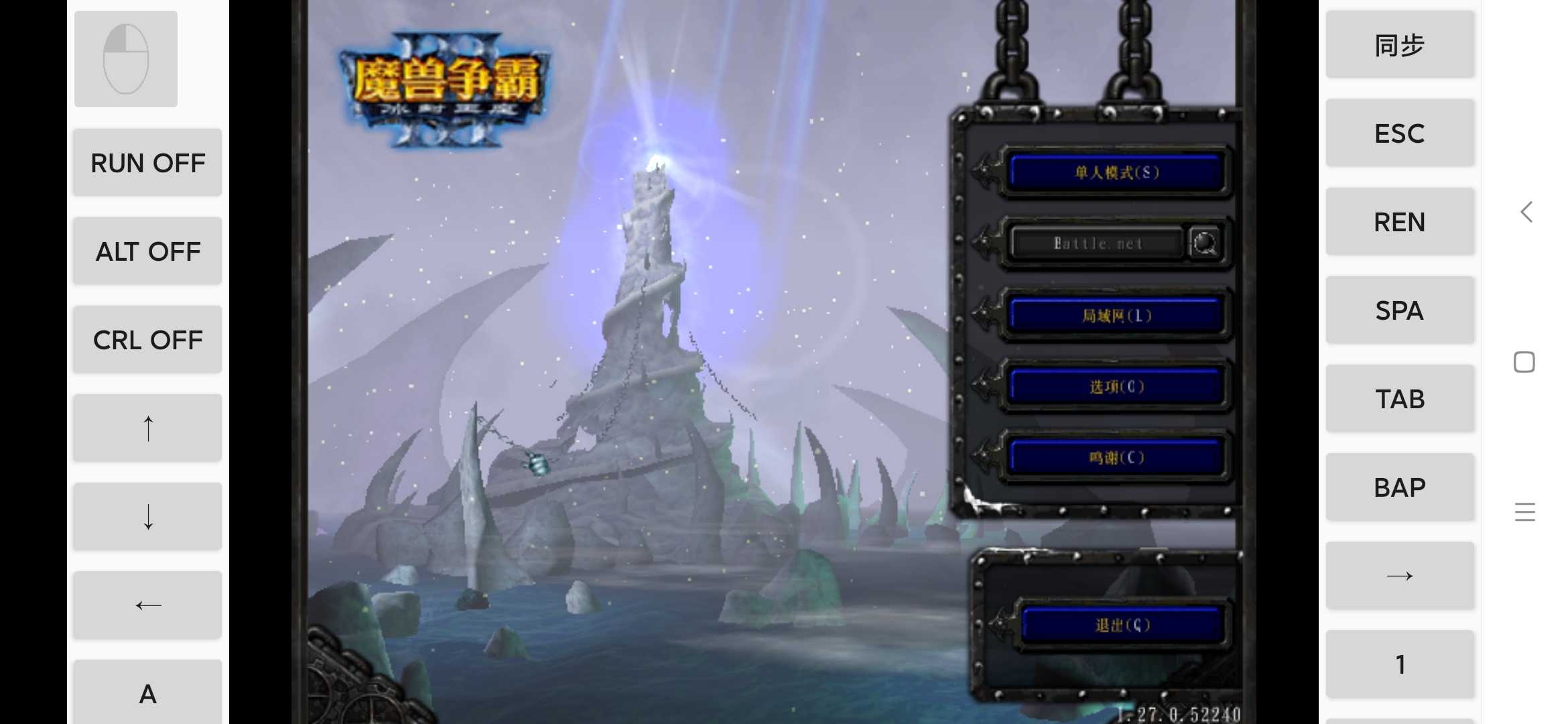
Task: Click the magnifier icon next to Battle.net
Action: click(x=1206, y=243)
